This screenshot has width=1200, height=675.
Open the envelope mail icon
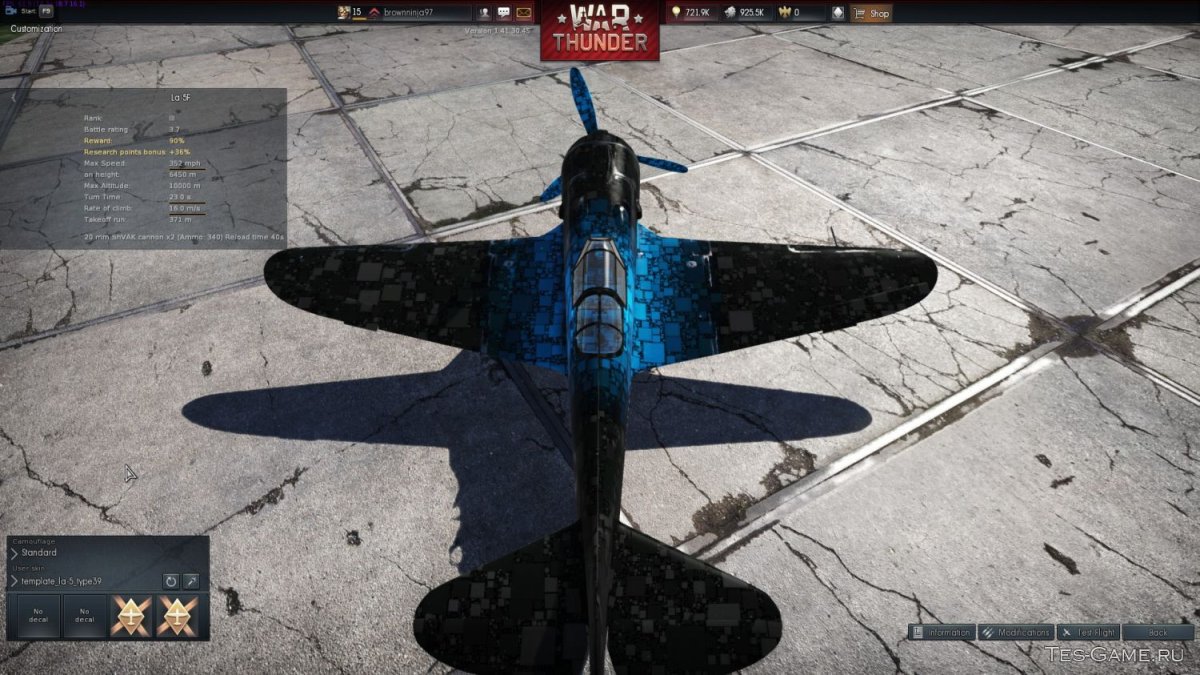tap(523, 13)
